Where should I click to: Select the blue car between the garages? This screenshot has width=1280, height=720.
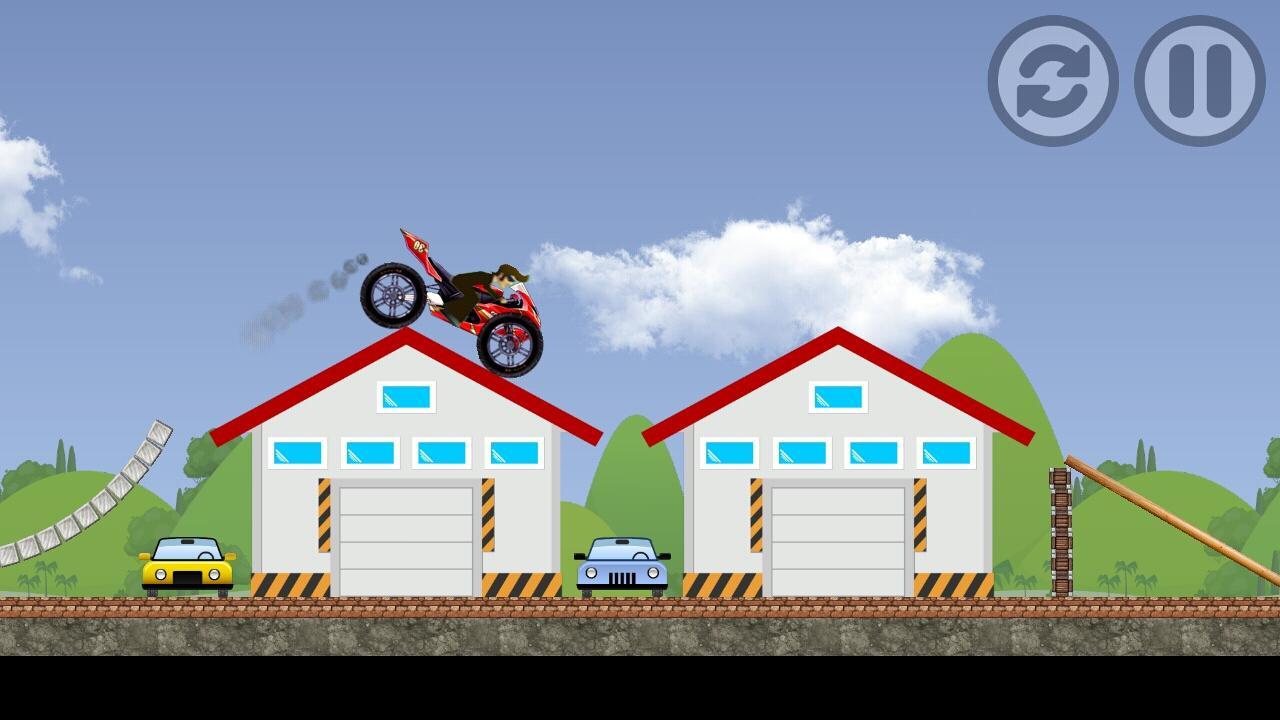click(x=620, y=566)
